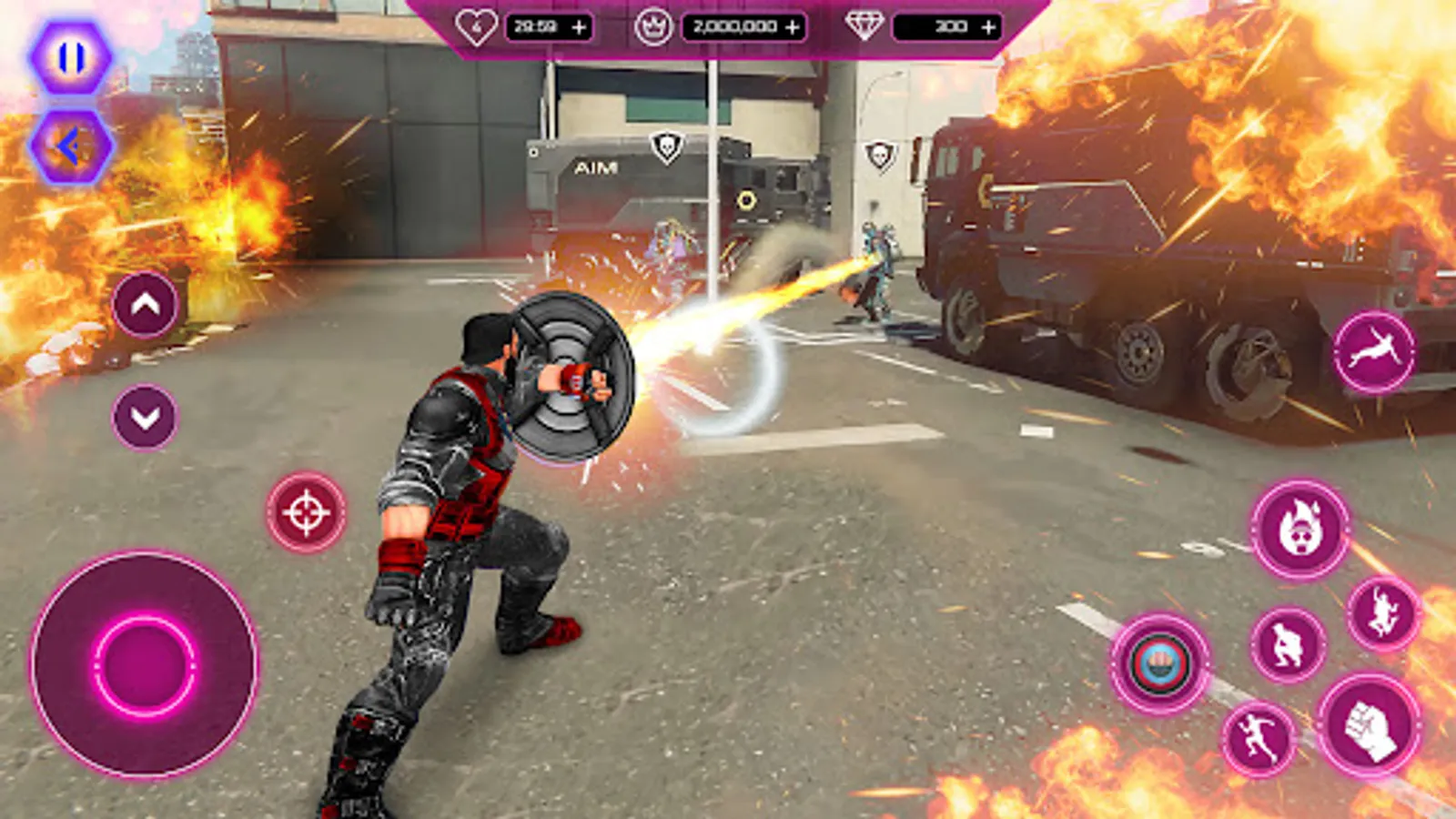Get more diamonds using the gem plus
This screenshot has height=819, width=1456.
click(988, 27)
